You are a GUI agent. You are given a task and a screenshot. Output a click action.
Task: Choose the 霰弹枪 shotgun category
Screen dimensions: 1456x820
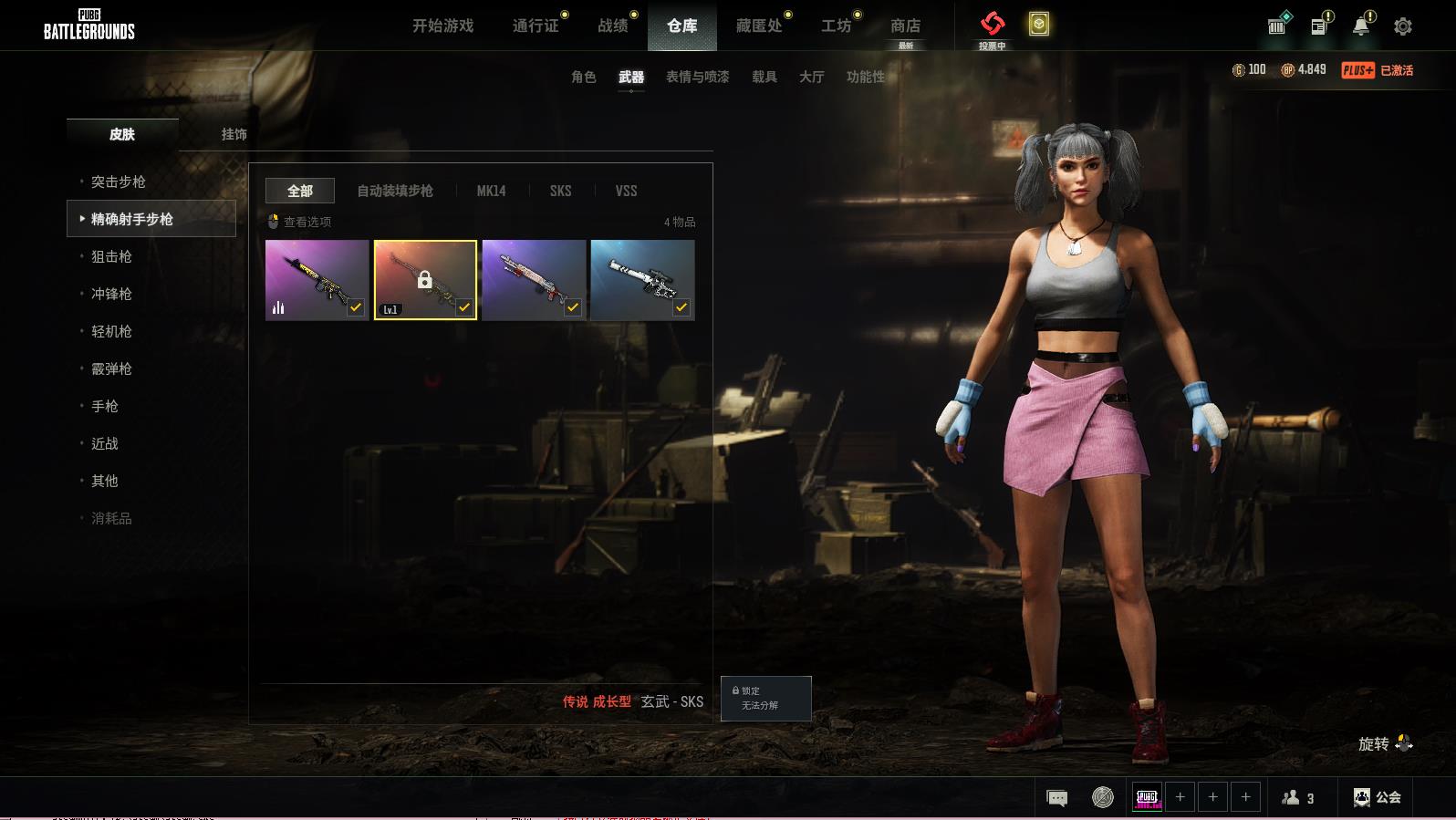[111, 368]
